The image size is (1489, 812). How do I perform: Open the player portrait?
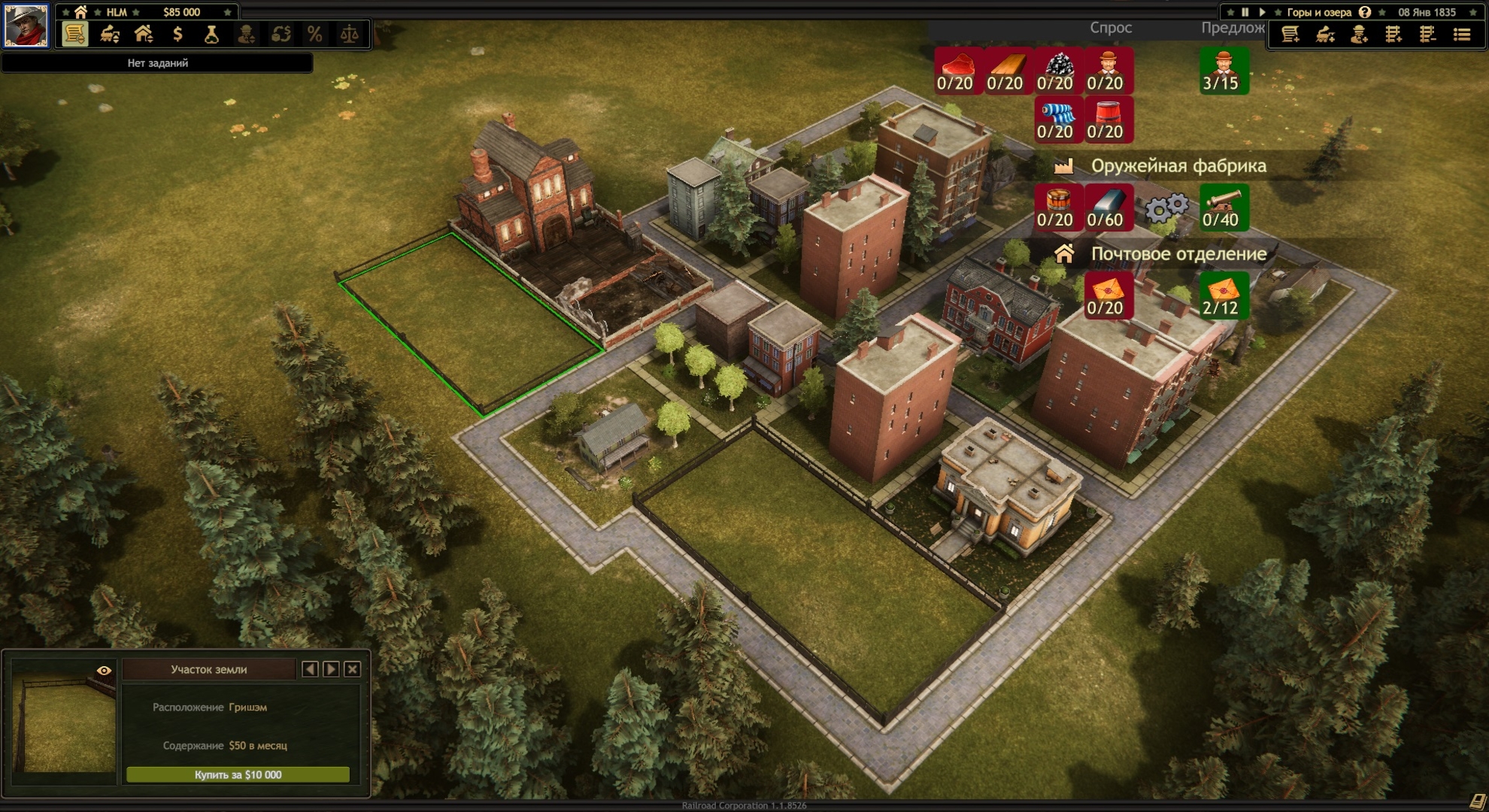click(26, 26)
